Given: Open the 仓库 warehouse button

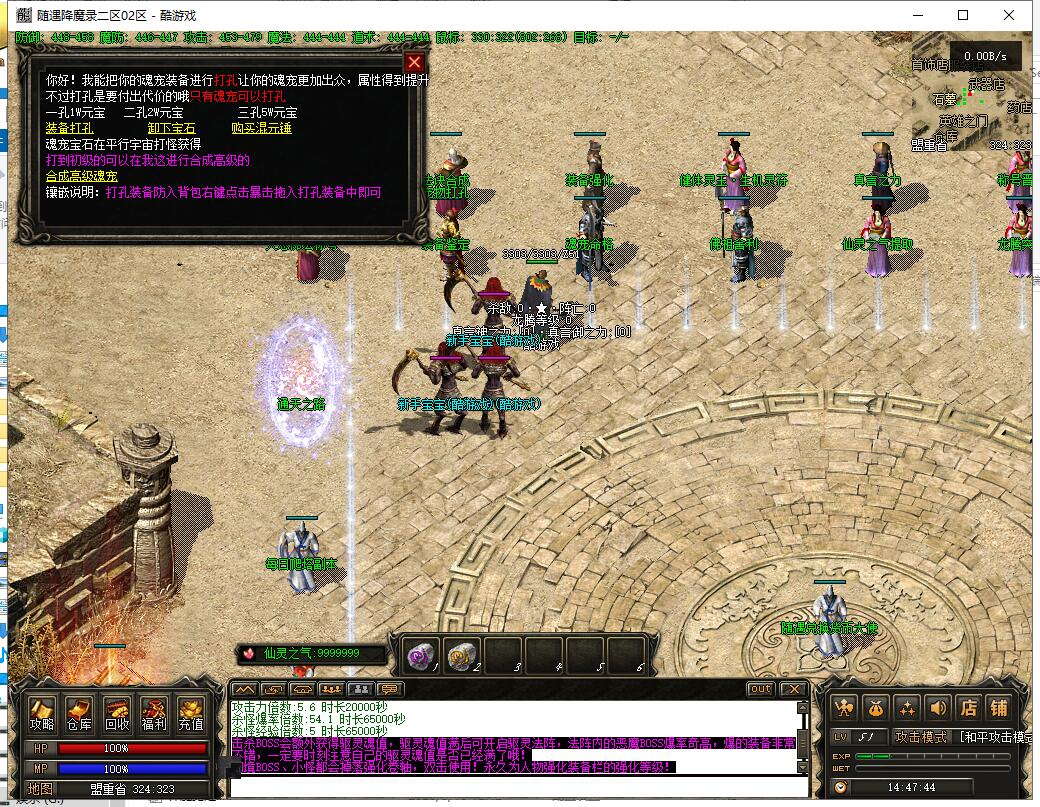Looking at the screenshot, I should click(x=79, y=714).
